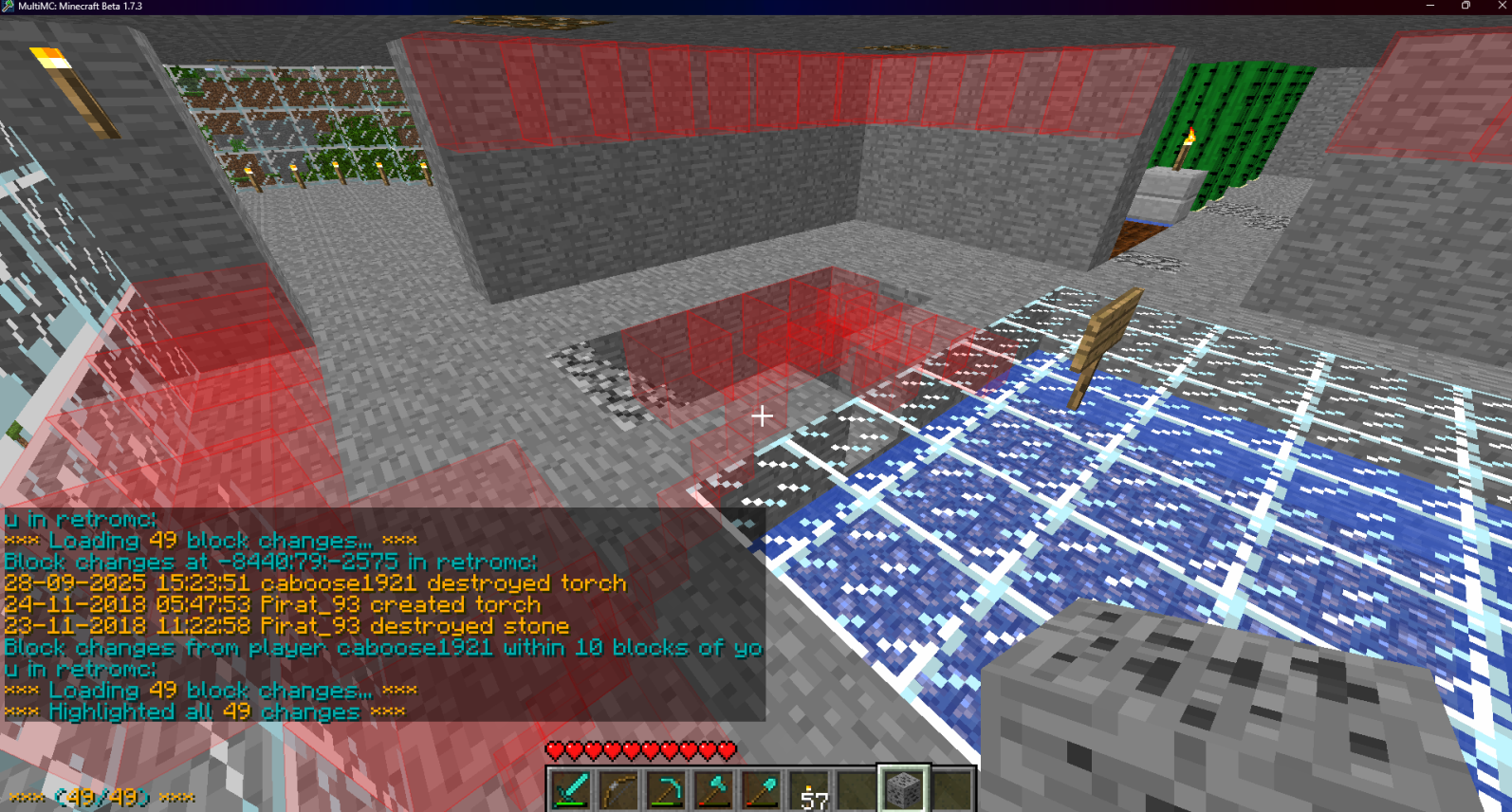The width and height of the screenshot is (1512, 812).
Task: Click the selected cobblestone block slot
Action: click(x=903, y=788)
